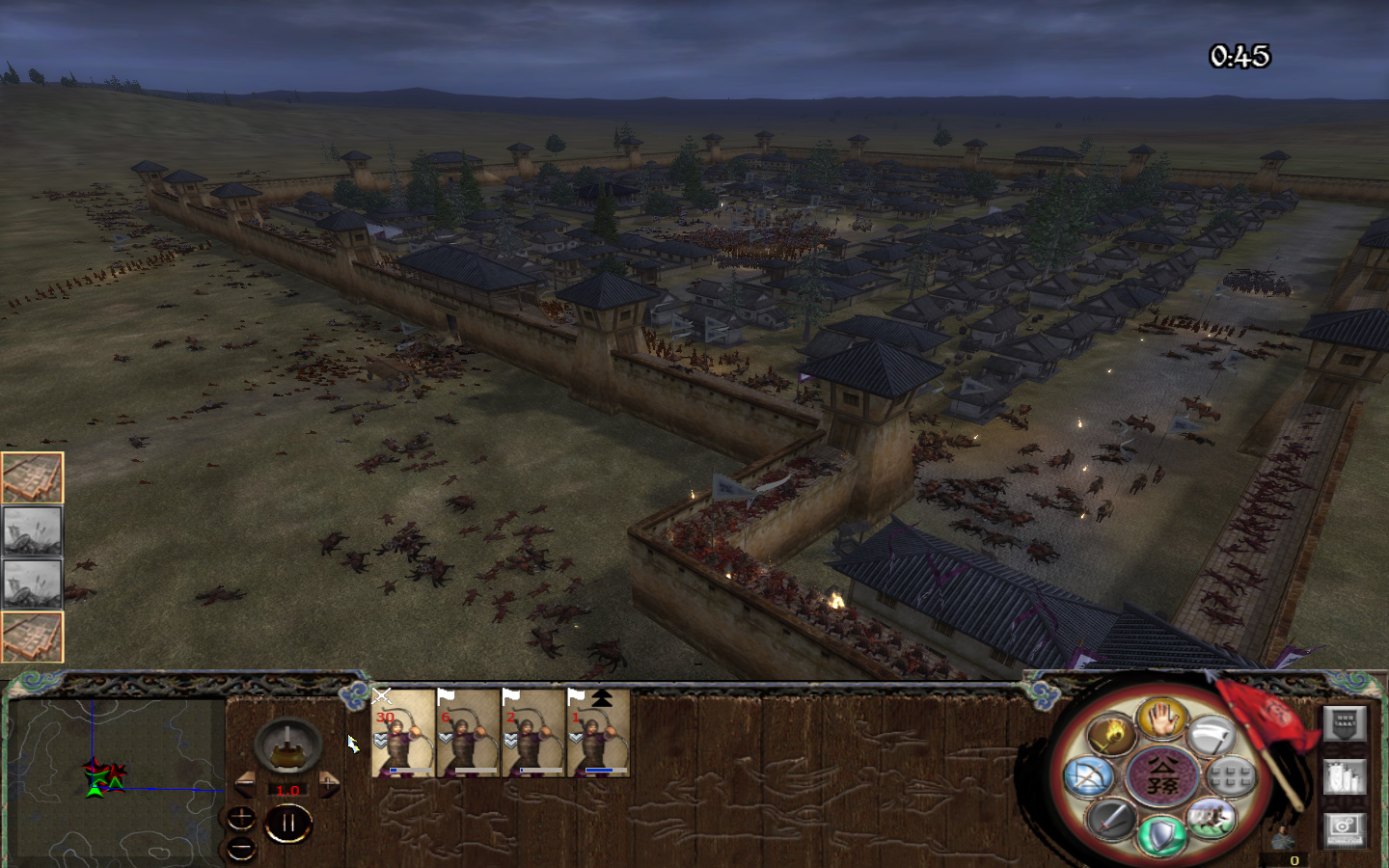Click the battle speed display showing 1.0
Image resolution: width=1389 pixels, height=868 pixels.
coord(286,789)
